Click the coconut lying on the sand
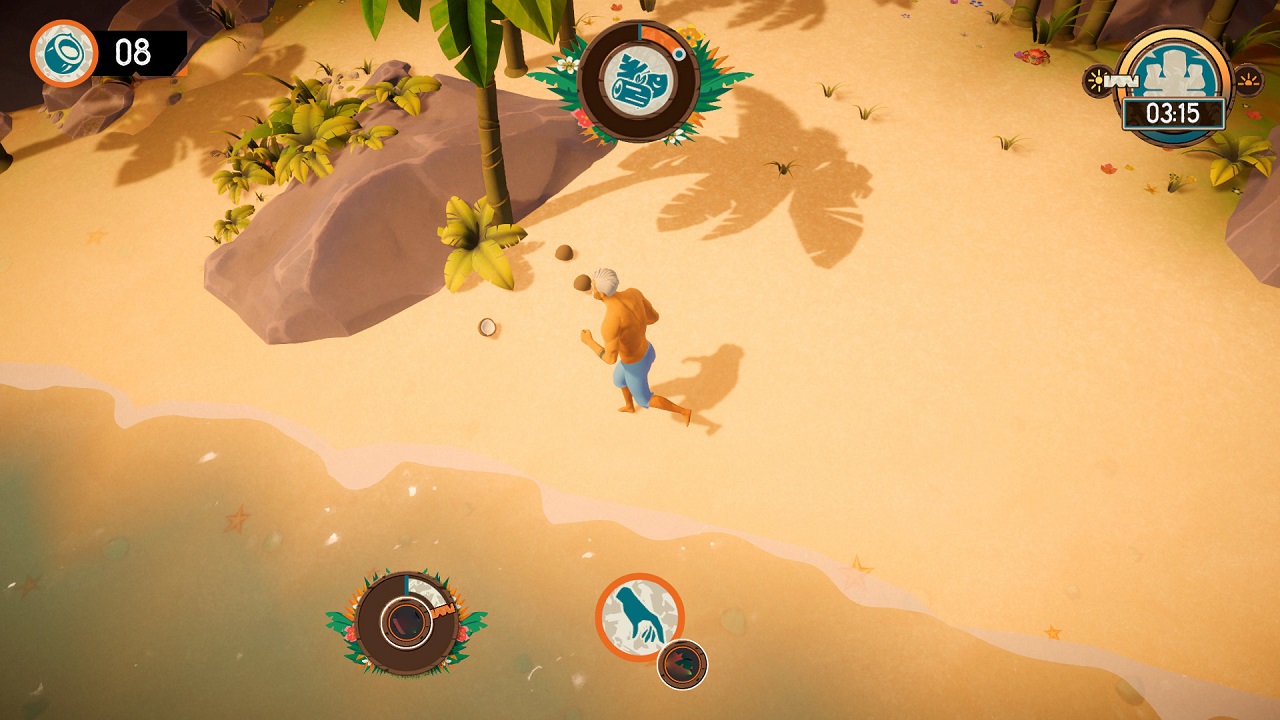The width and height of the screenshot is (1280, 720). pos(490,325)
